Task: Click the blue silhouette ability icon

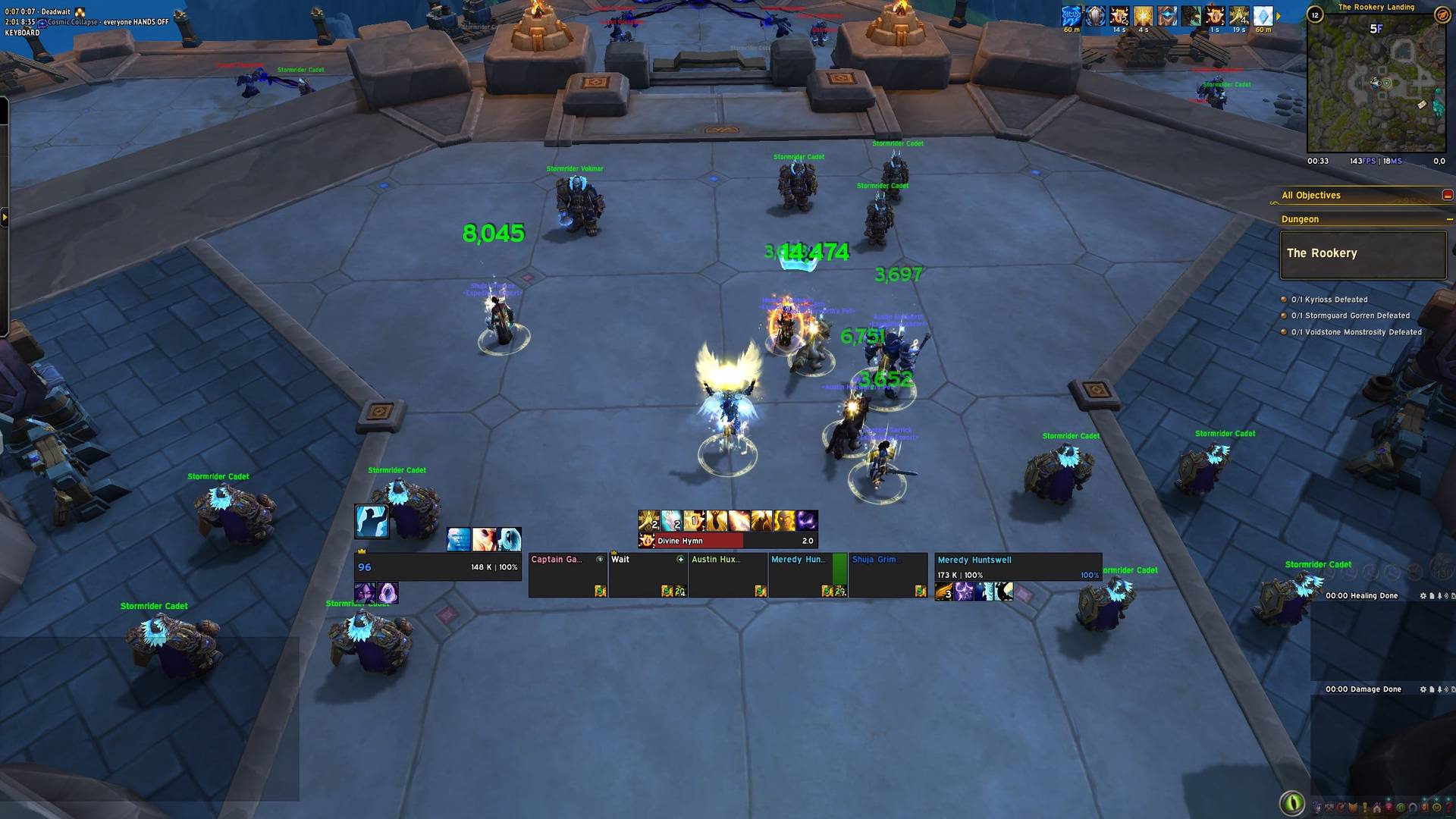Action: pyautogui.click(x=372, y=522)
